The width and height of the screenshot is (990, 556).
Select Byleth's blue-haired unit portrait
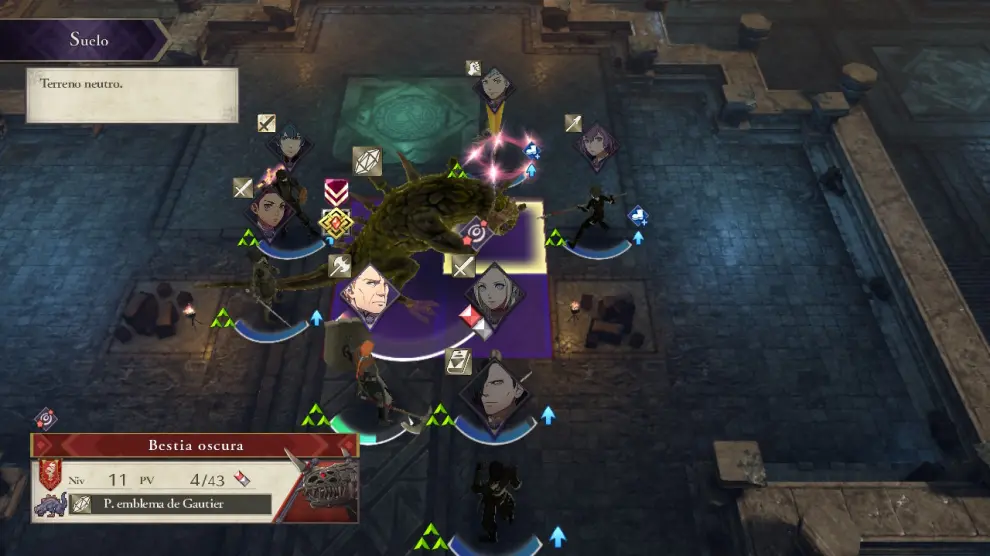(289, 145)
